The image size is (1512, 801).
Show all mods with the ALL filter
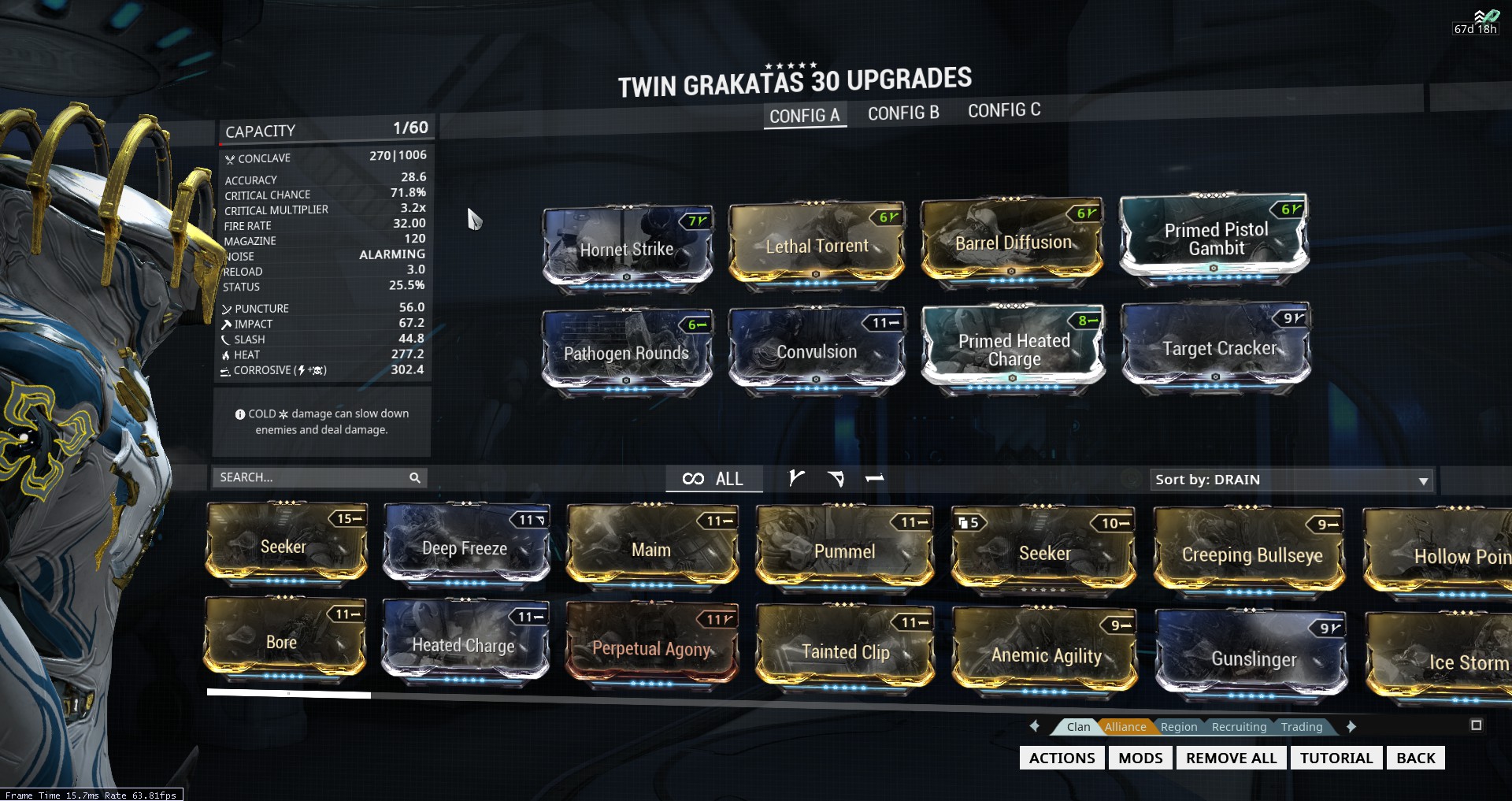(713, 479)
